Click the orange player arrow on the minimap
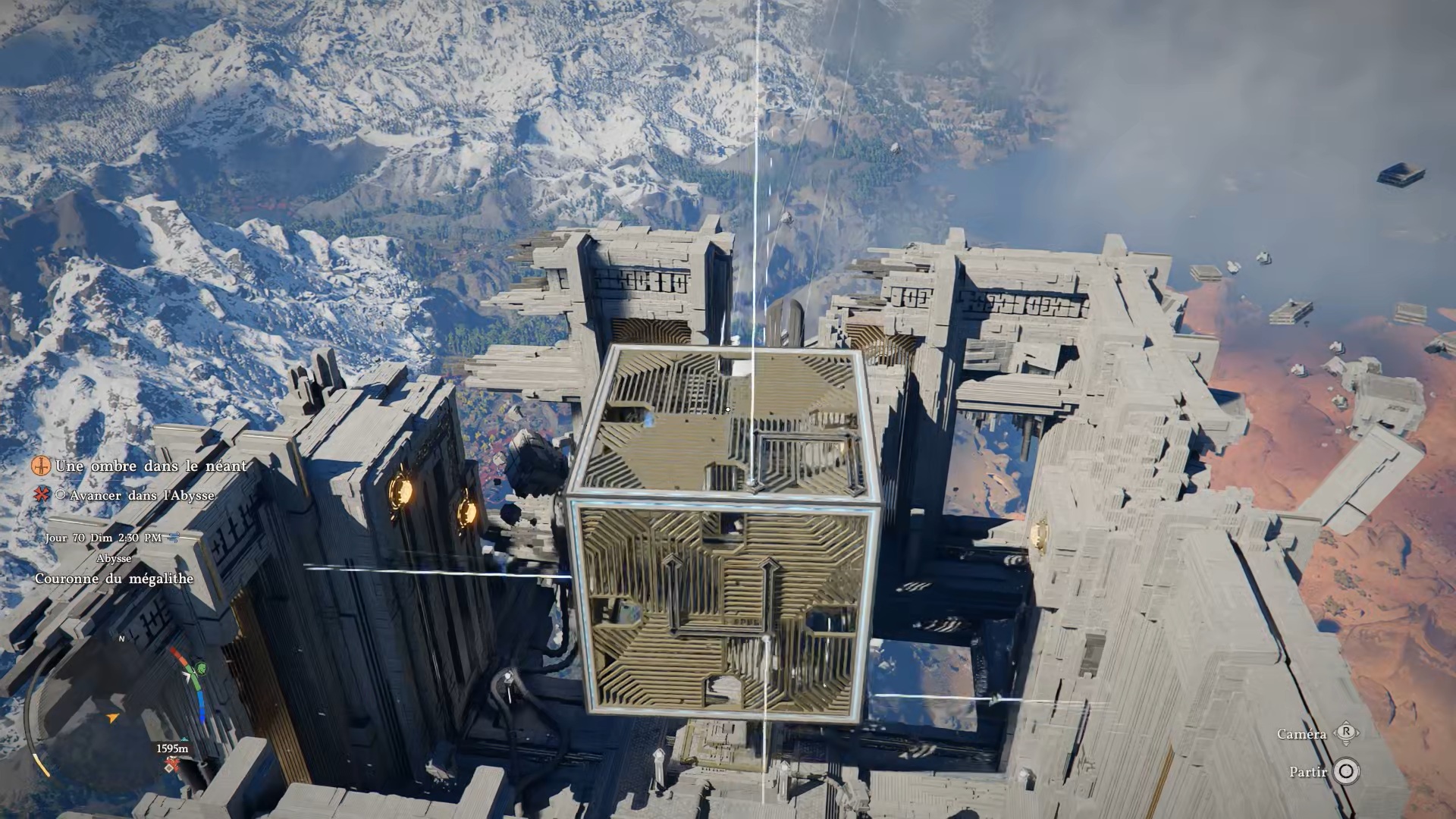The image size is (1456, 819). 113,717
